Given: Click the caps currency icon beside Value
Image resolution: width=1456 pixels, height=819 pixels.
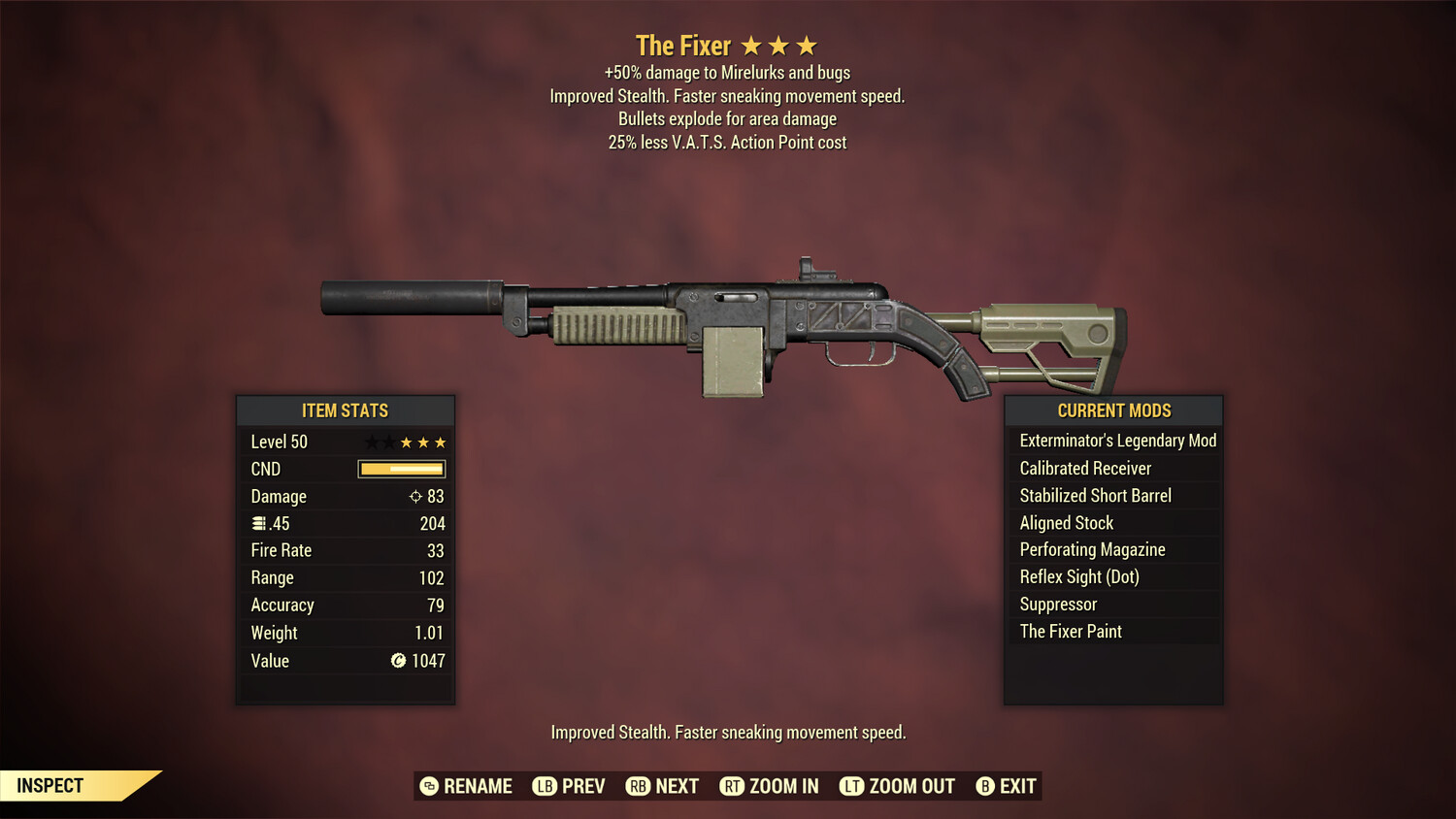Looking at the screenshot, I should (x=398, y=661).
